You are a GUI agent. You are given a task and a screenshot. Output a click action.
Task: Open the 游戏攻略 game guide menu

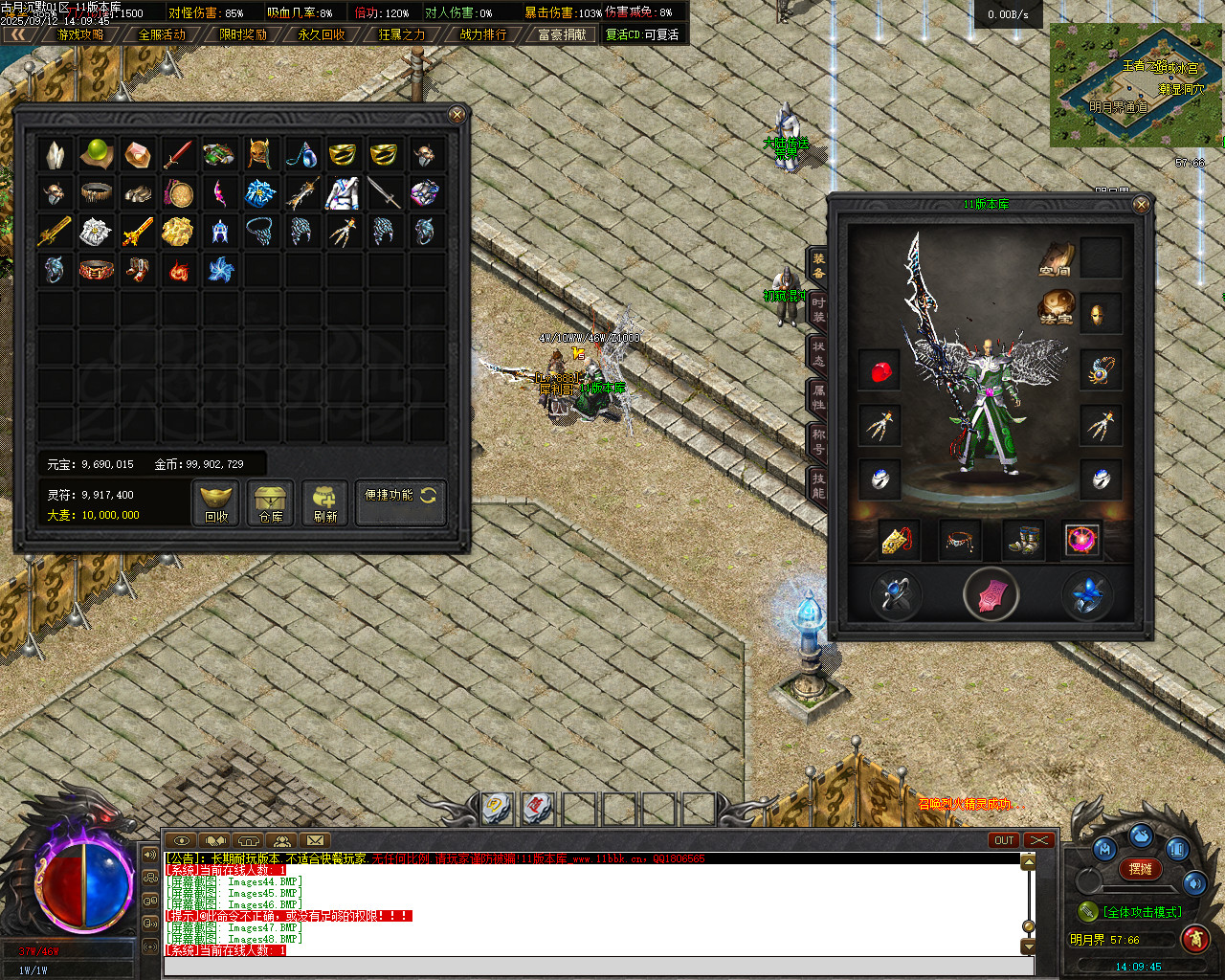click(81, 34)
